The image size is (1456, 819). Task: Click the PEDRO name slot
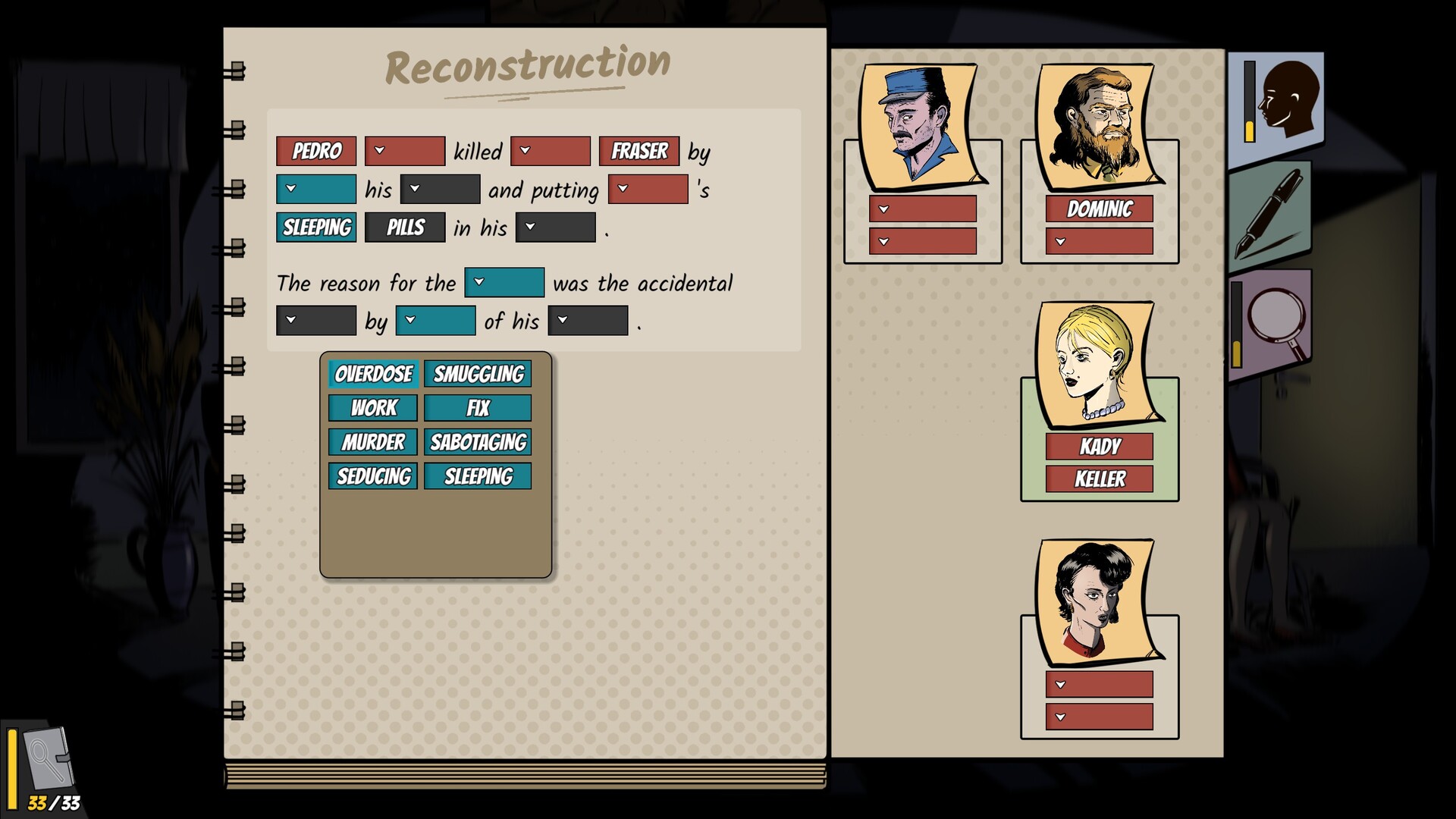[315, 151]
